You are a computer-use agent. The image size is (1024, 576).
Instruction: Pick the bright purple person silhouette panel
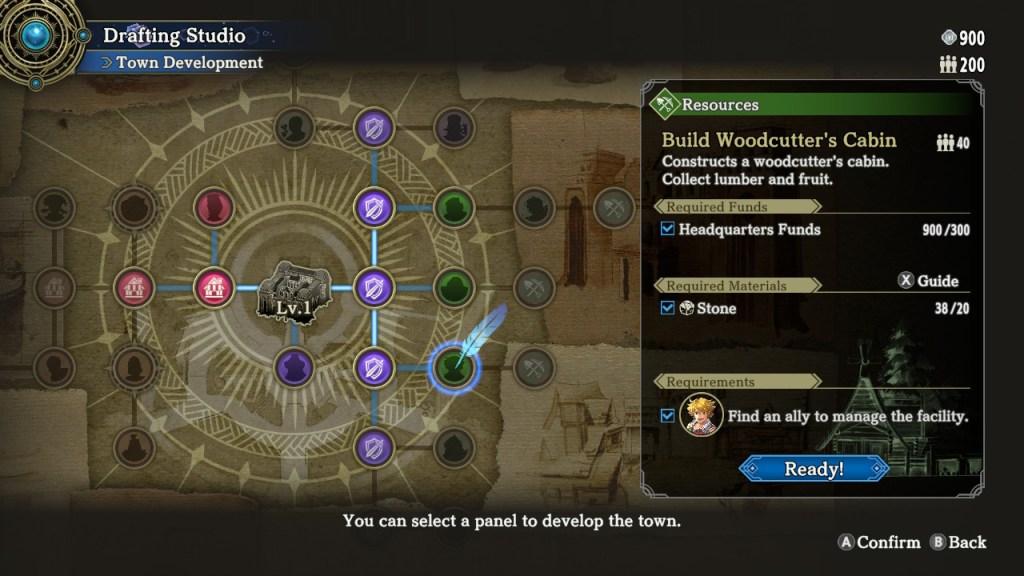pos(294,367)
